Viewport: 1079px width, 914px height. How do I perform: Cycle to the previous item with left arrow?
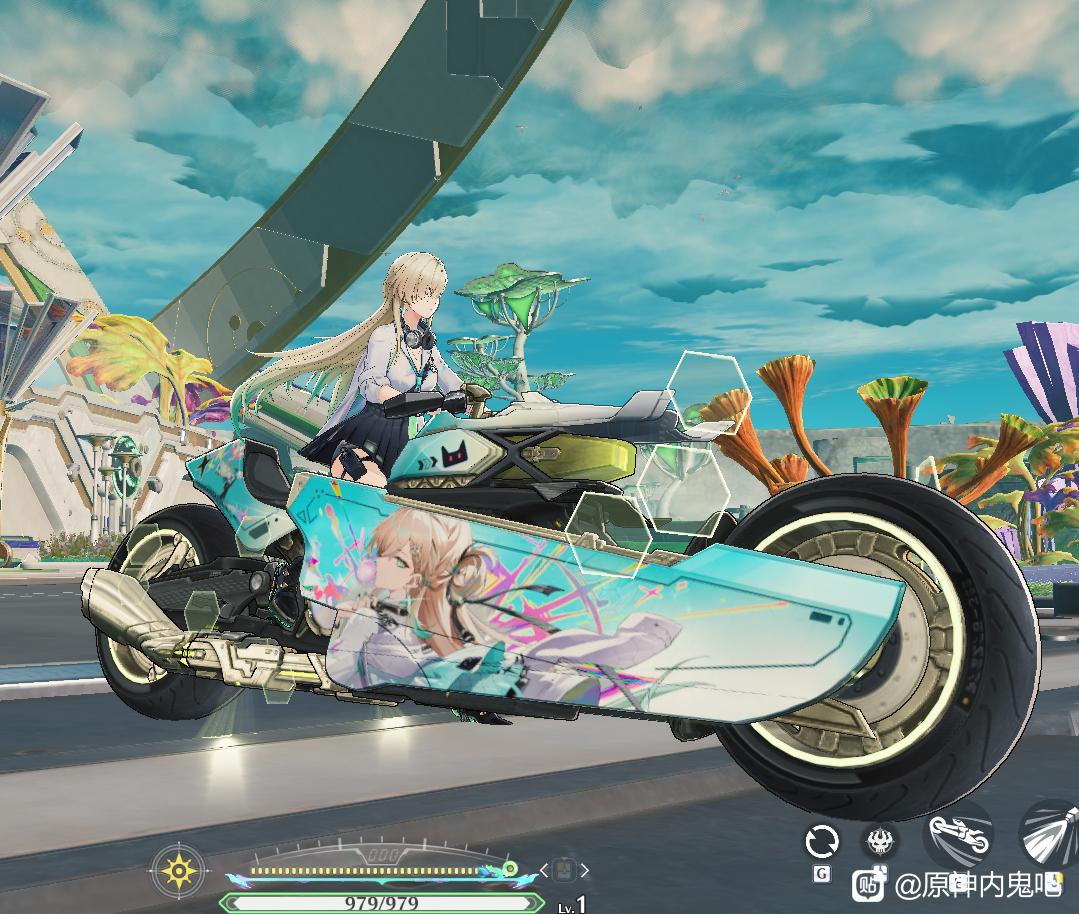pos(544,871)
